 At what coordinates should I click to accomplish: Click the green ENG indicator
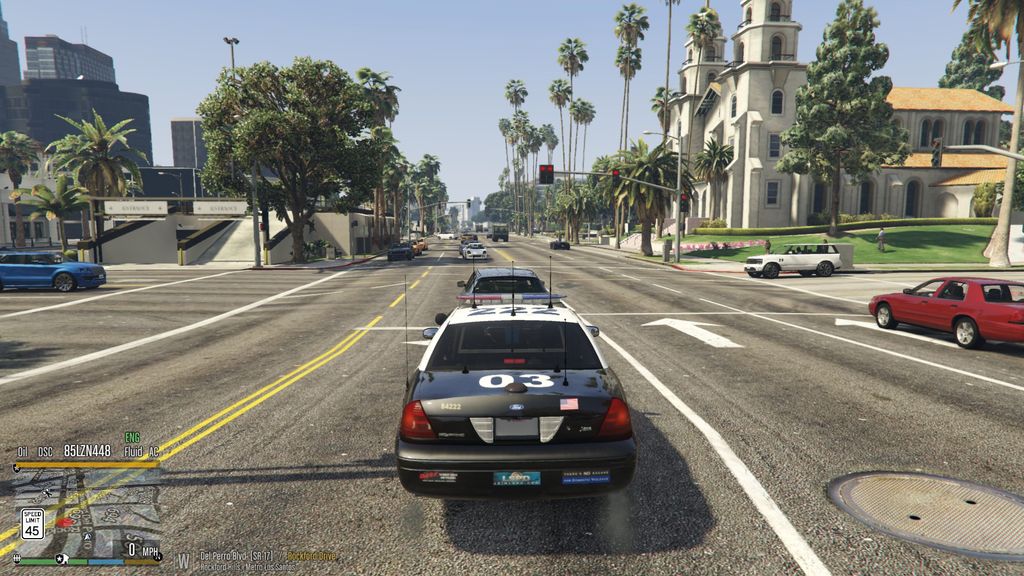132,438
